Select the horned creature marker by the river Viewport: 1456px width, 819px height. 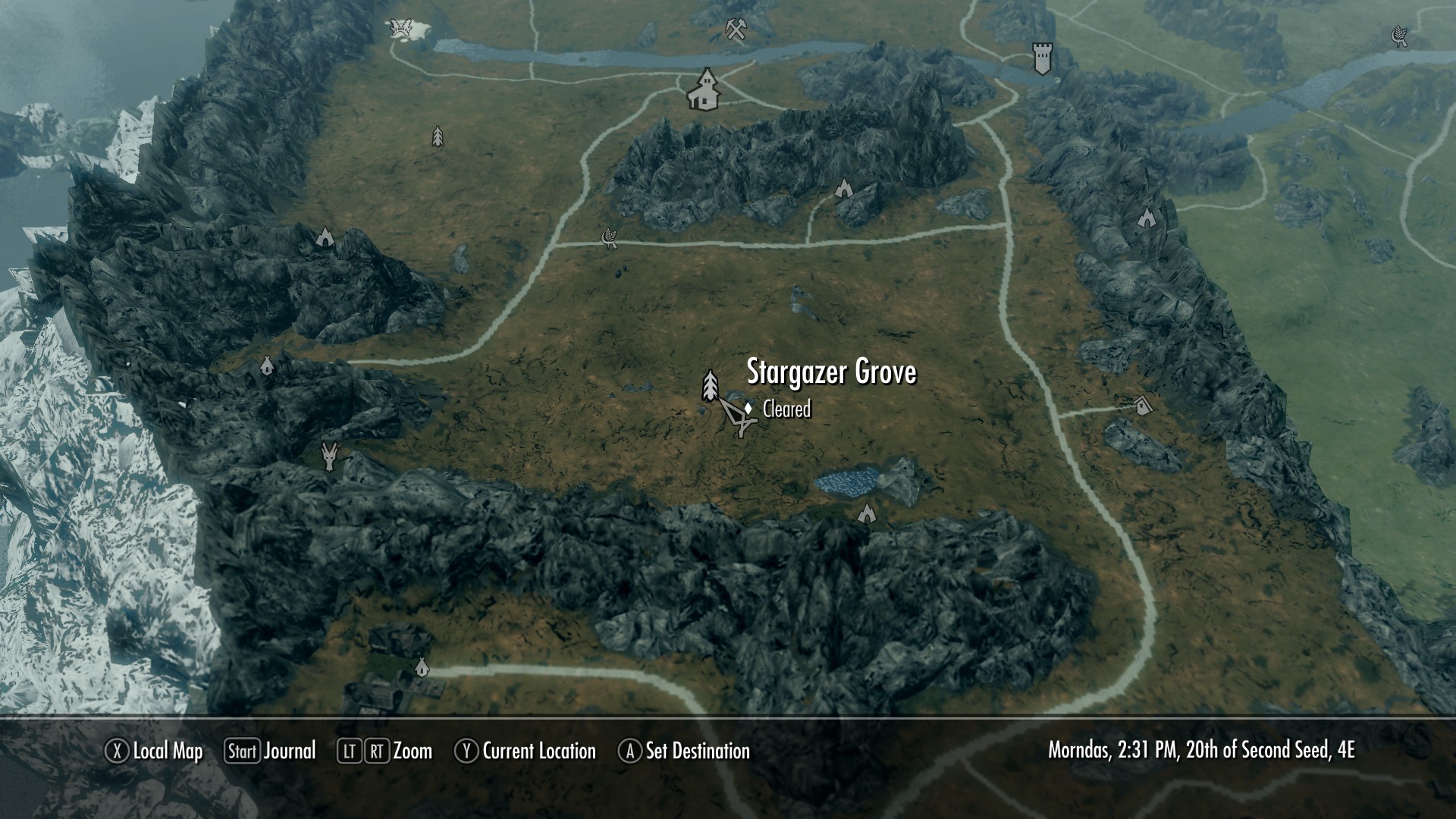(x=400, y=29)
